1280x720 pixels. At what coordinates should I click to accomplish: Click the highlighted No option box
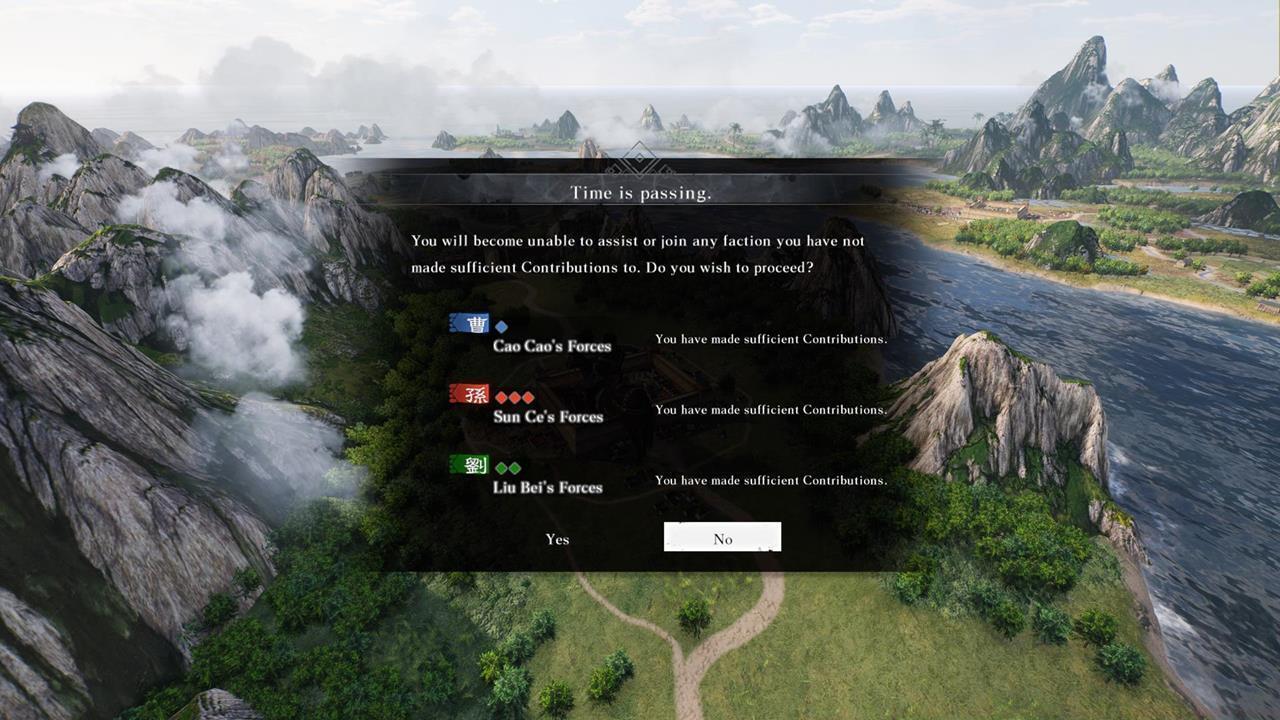pos(722,538)
